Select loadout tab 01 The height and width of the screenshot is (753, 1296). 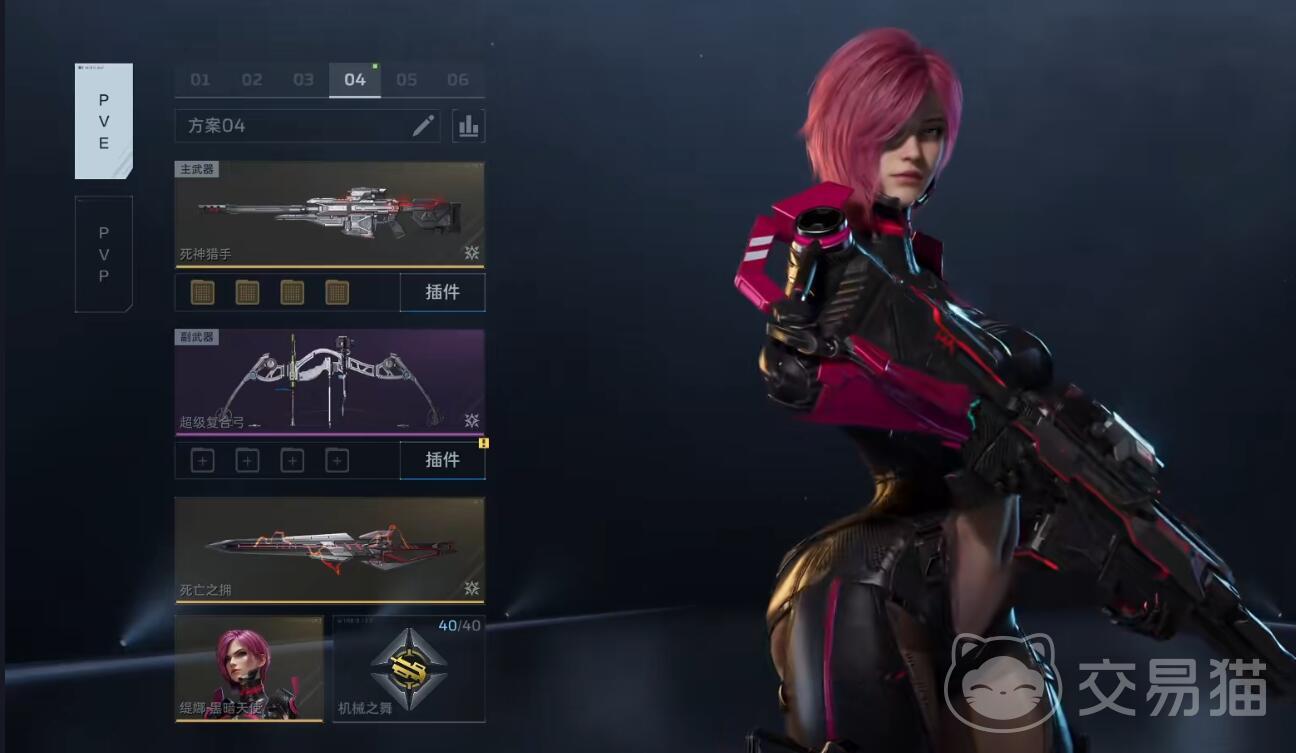click(200, 80)
